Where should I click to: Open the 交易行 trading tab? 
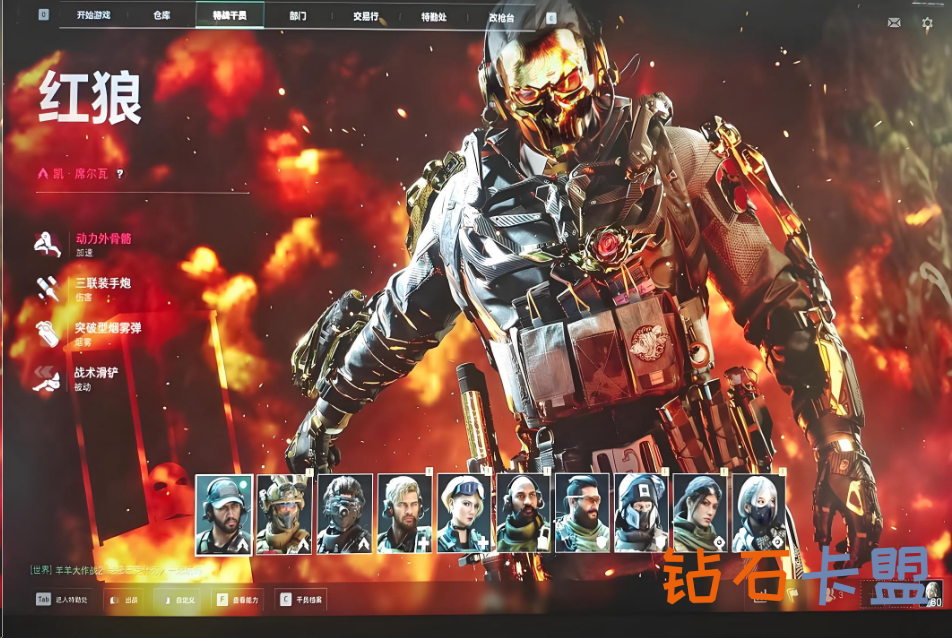366,16
